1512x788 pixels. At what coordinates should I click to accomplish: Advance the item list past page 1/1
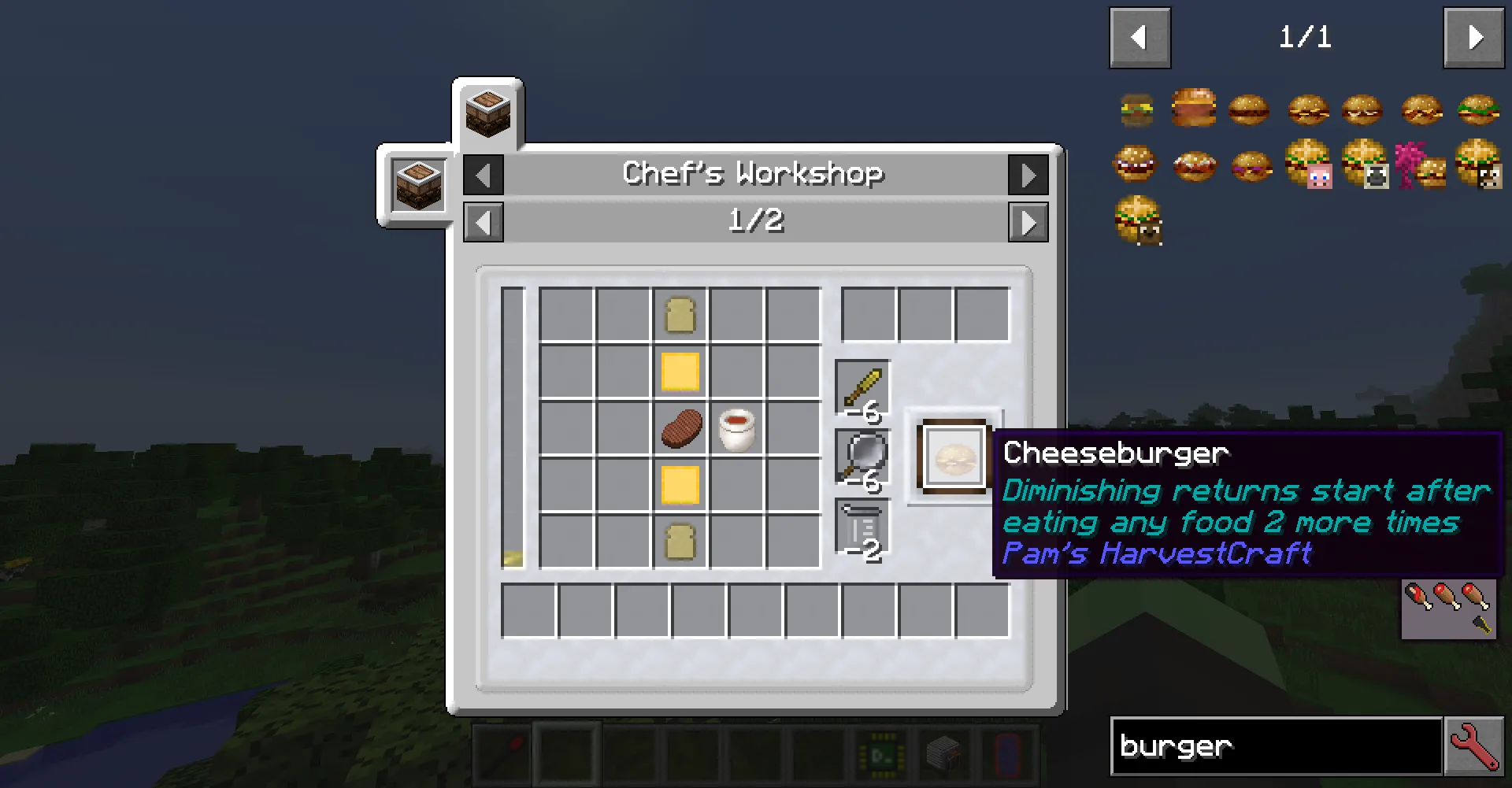(x=1473, y=37)
